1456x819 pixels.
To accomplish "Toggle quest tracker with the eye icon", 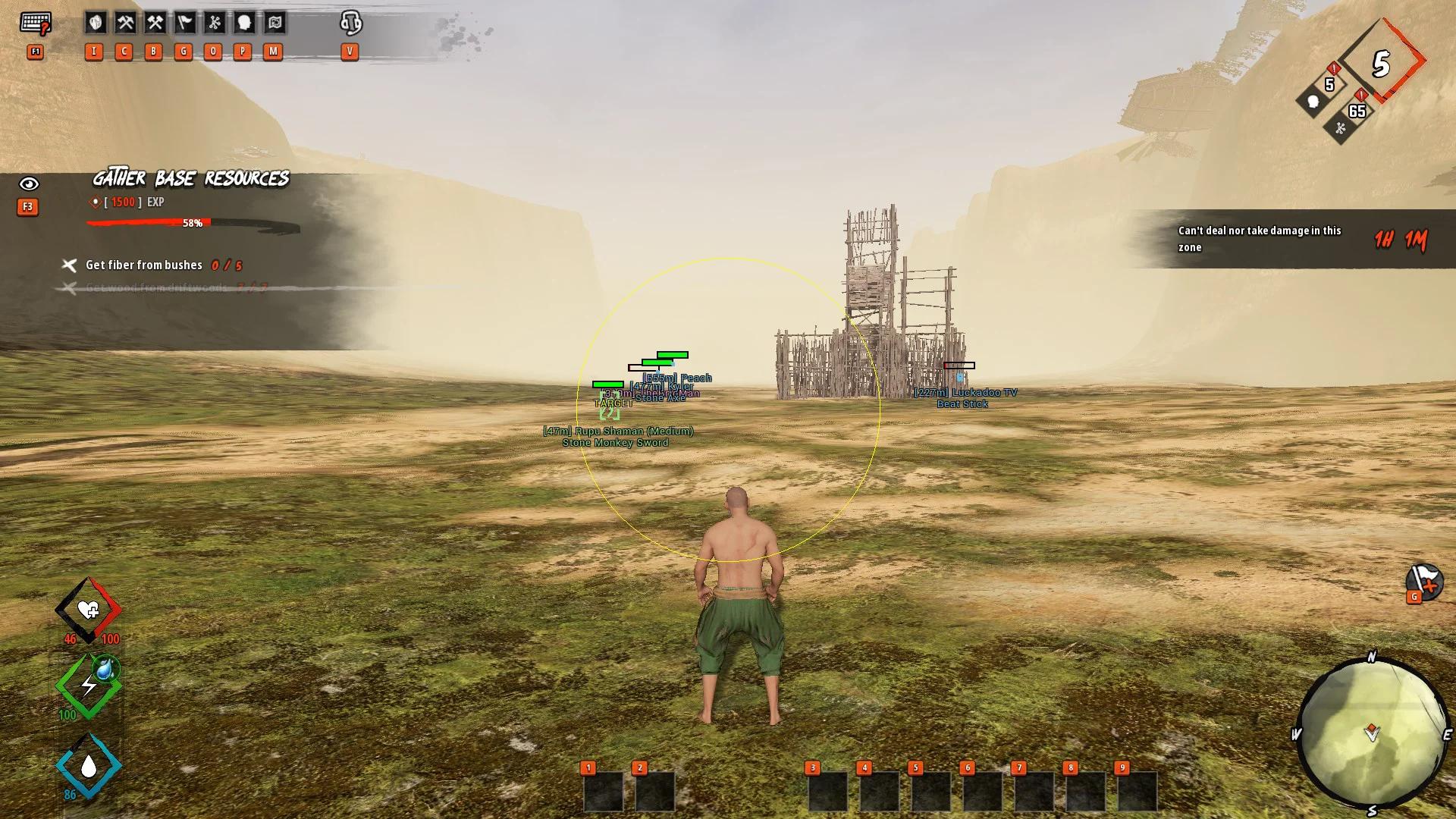I will pyautogui.click(x=29, y=184).
